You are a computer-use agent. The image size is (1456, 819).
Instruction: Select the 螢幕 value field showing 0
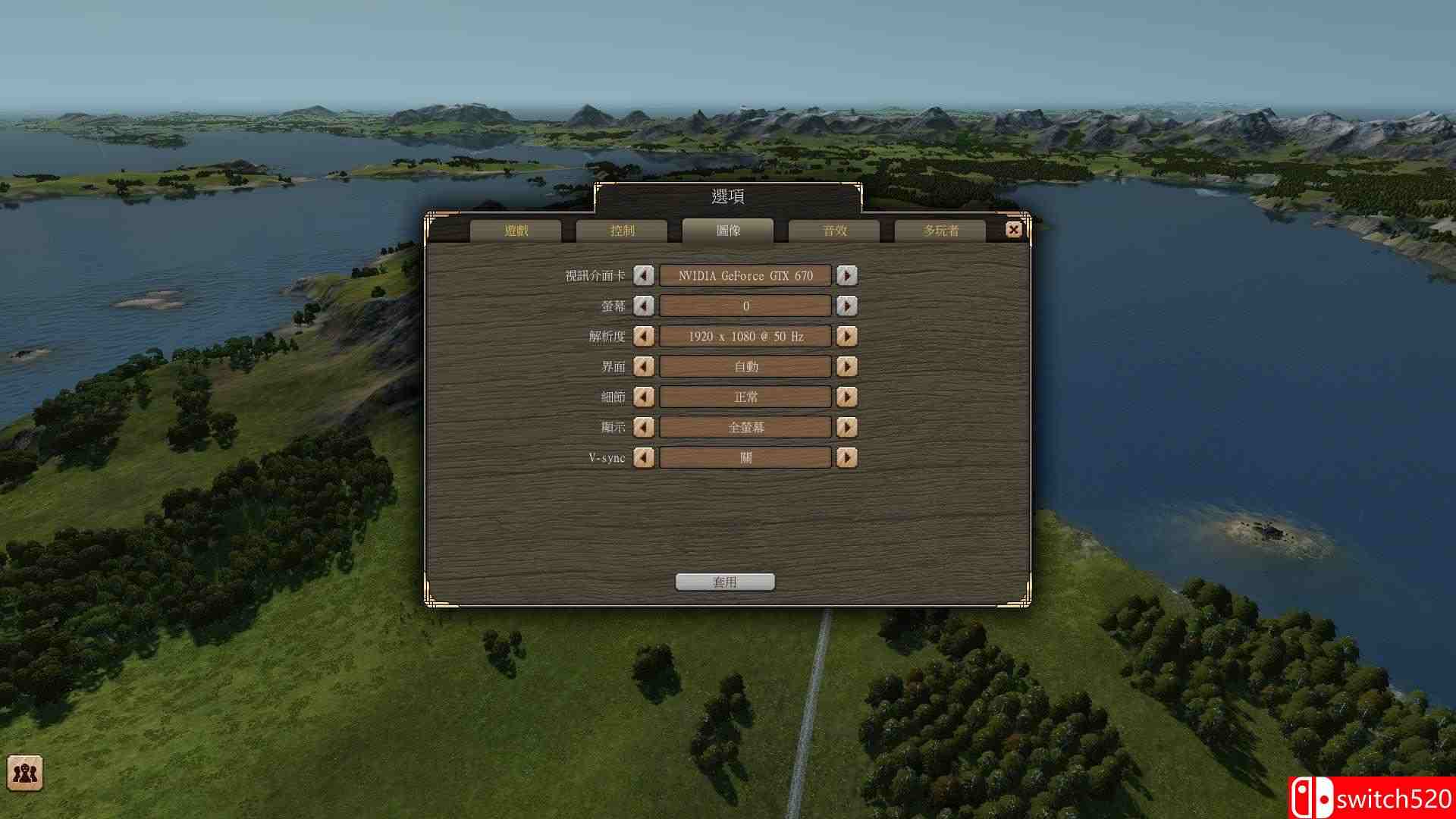click(745, 306)
